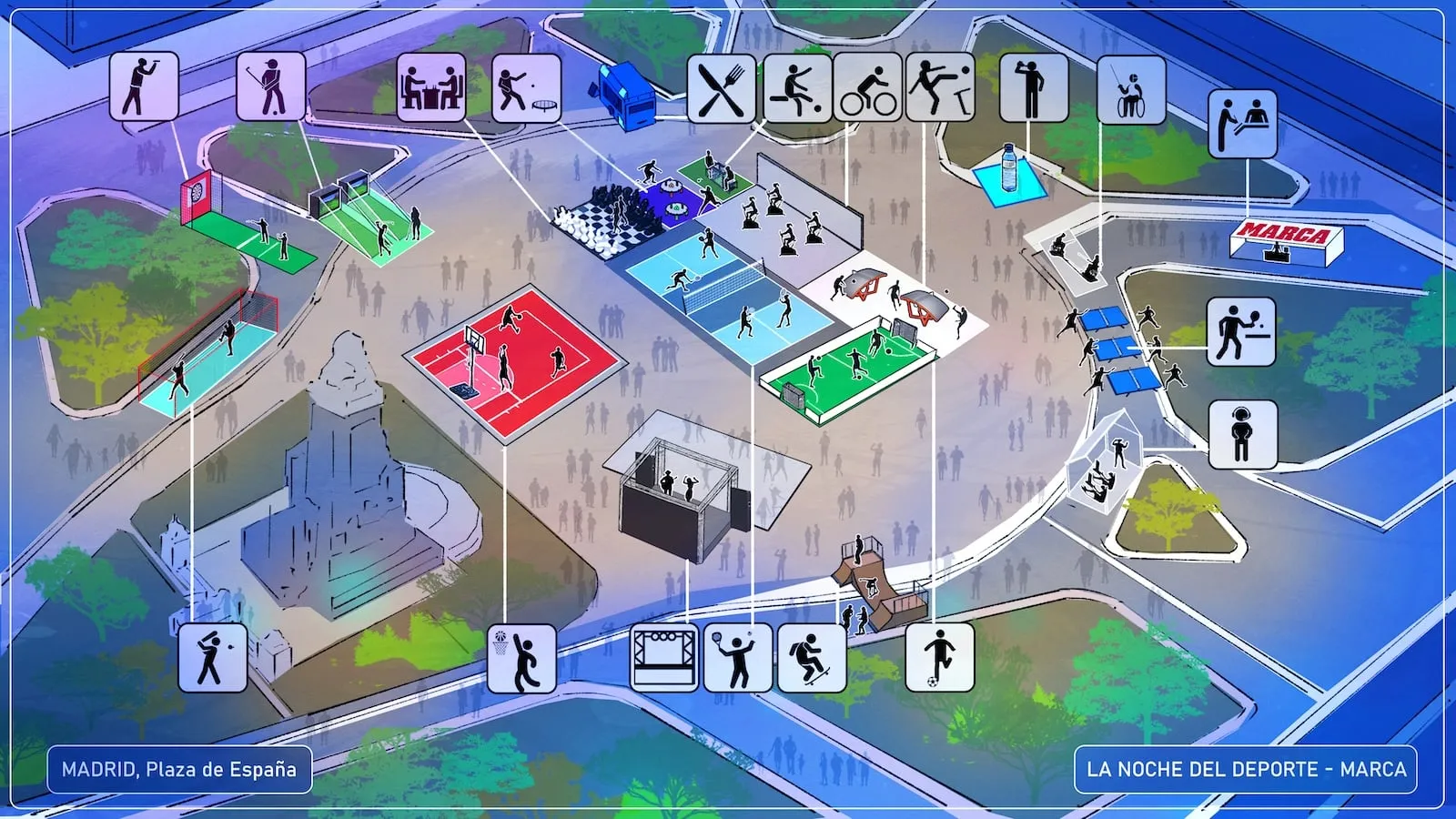Select the headphones person icon

click(1242, 434)
